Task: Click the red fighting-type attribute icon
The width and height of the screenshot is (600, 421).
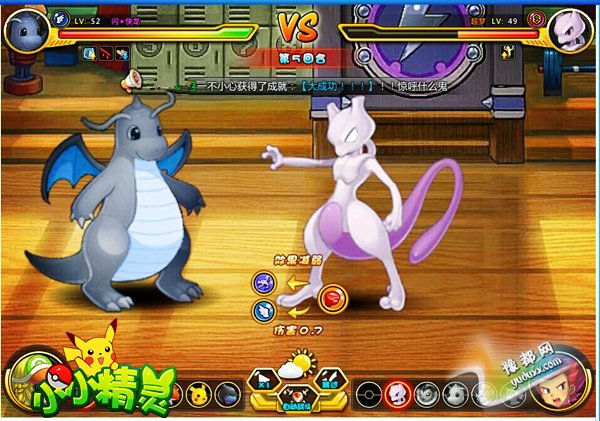Action: [331, 296]
